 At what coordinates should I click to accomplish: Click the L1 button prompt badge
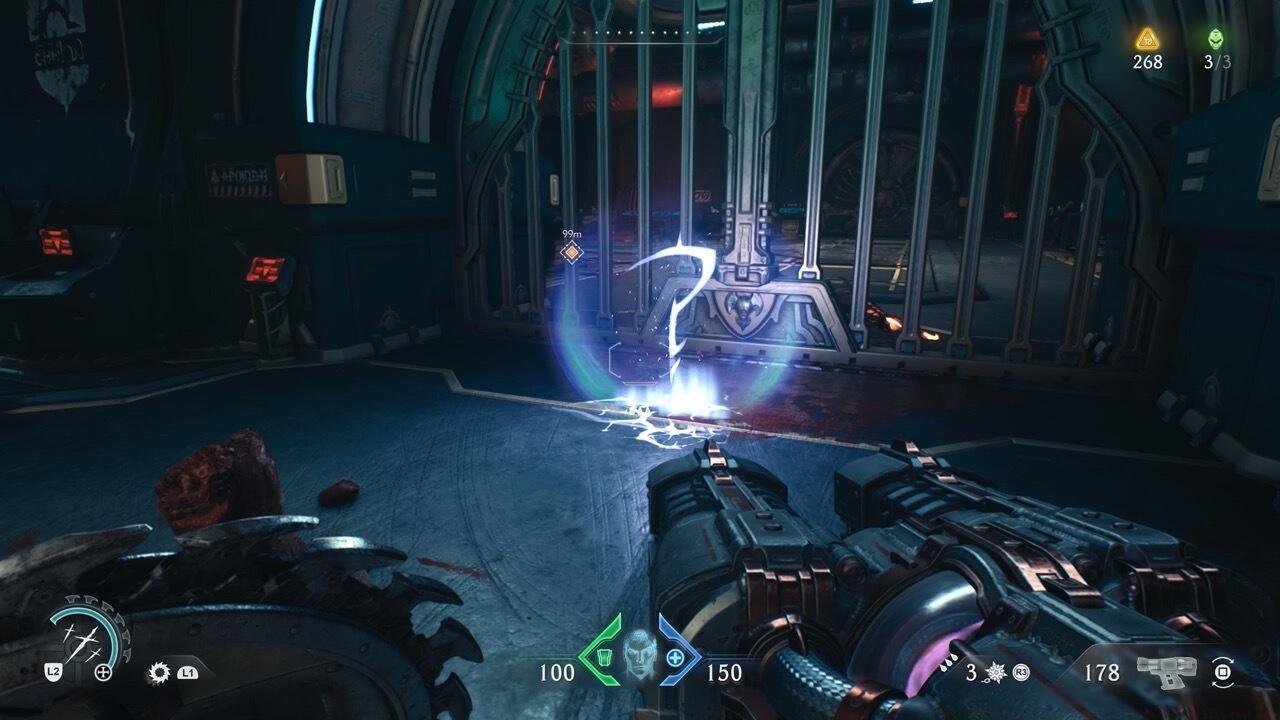click(x=188, y=672)
